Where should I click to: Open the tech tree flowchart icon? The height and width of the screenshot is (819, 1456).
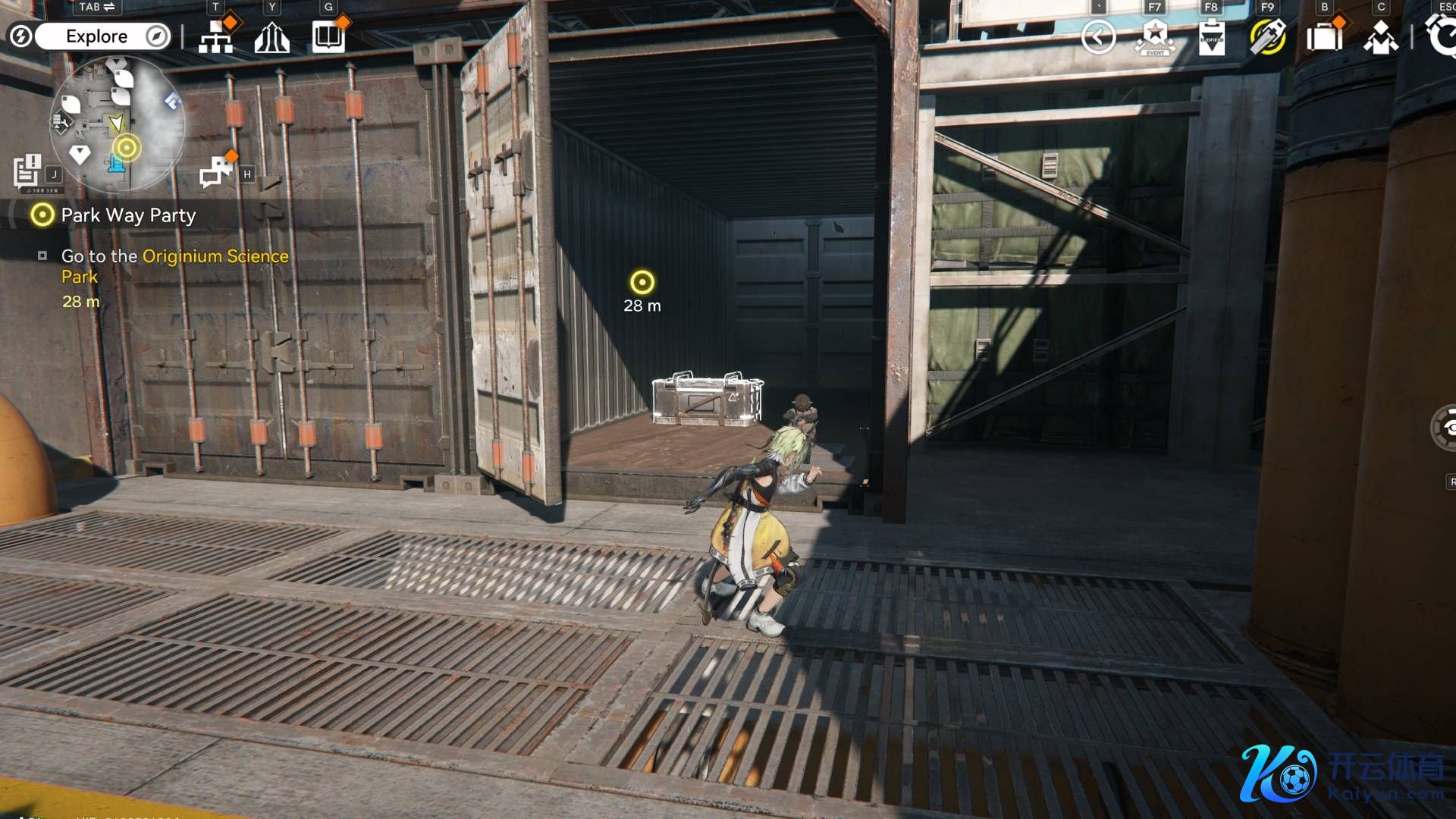(x=216, y=36)
